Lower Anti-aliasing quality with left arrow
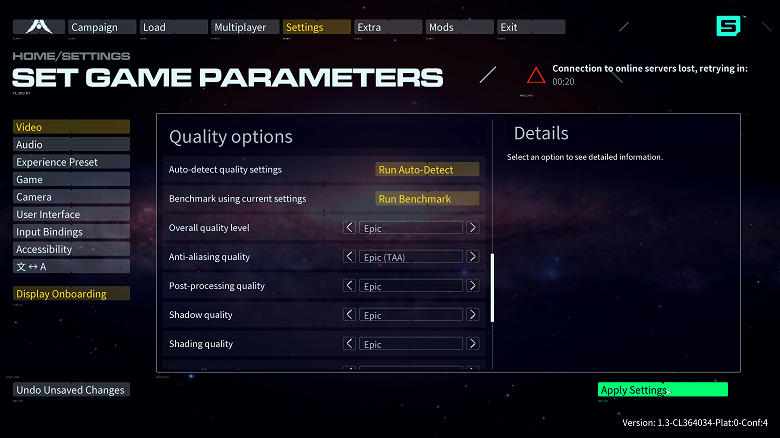Image resolution: width=780 pixels, height=438 pixels. click(x=350, y=257)
